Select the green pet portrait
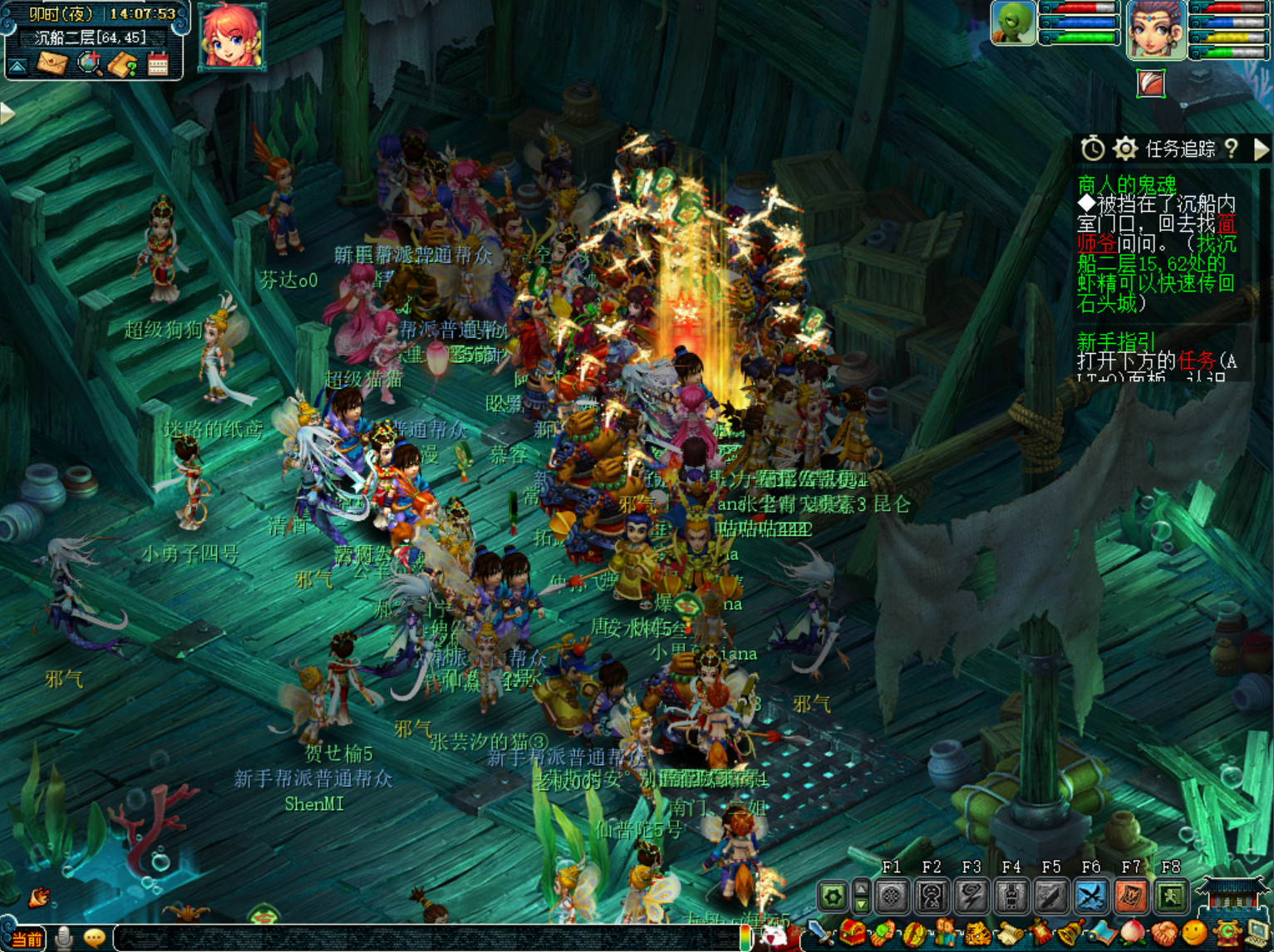Image resolution: width=1274 pixels, height=952 pixels. click(1013, 22)
